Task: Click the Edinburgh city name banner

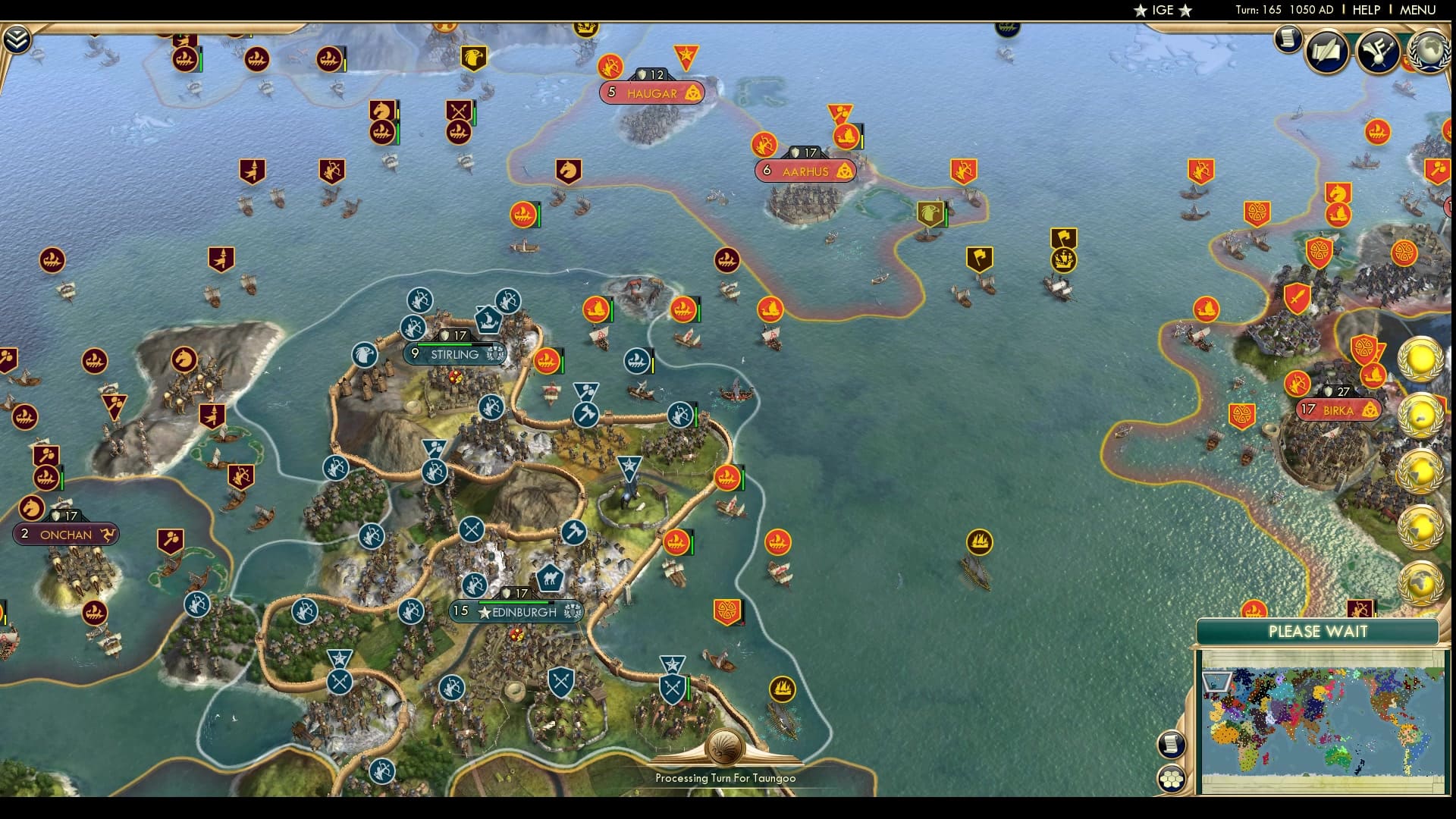Action: [x=523, y=611]
